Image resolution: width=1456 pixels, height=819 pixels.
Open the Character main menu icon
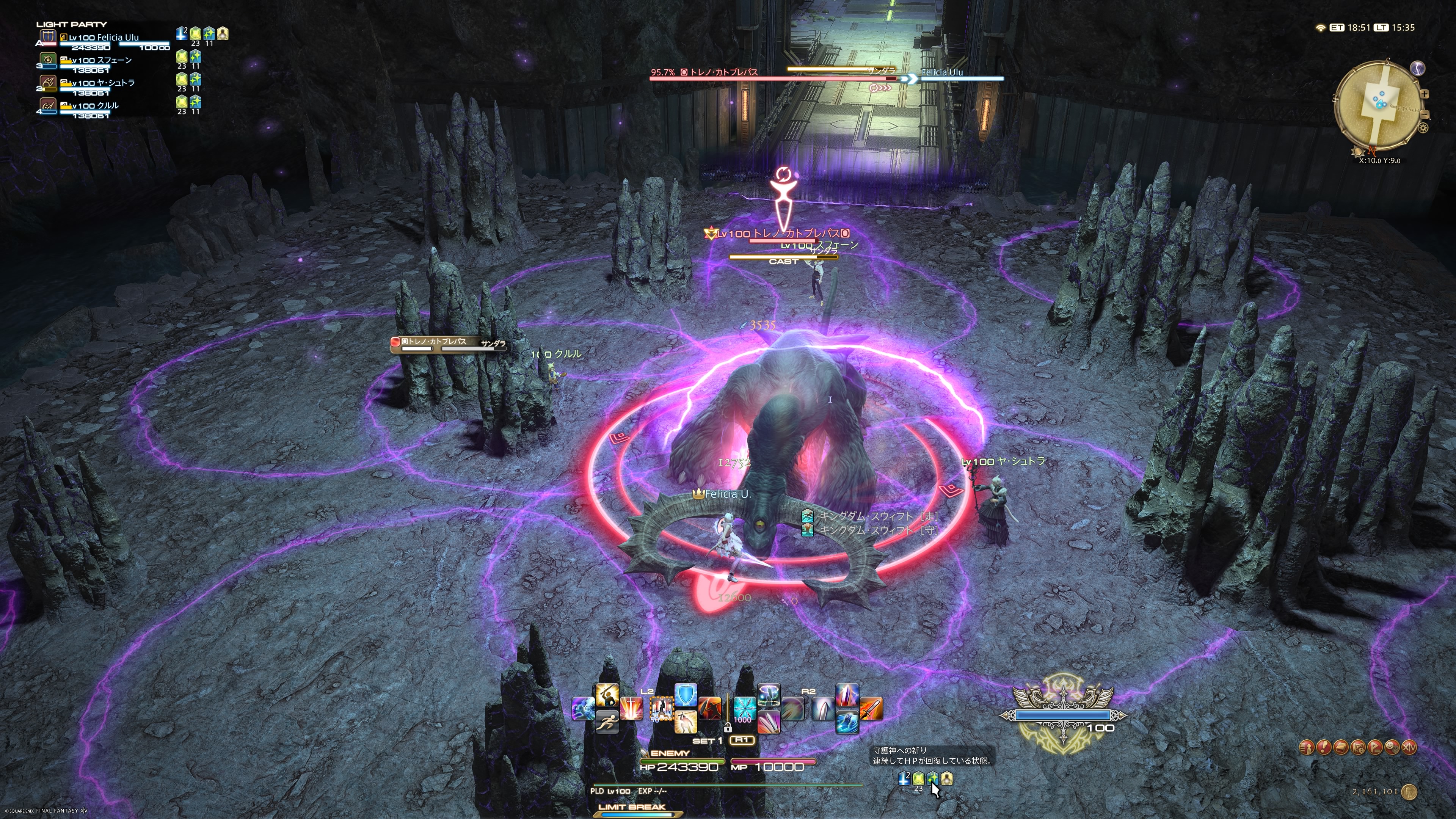(1306, 748)
